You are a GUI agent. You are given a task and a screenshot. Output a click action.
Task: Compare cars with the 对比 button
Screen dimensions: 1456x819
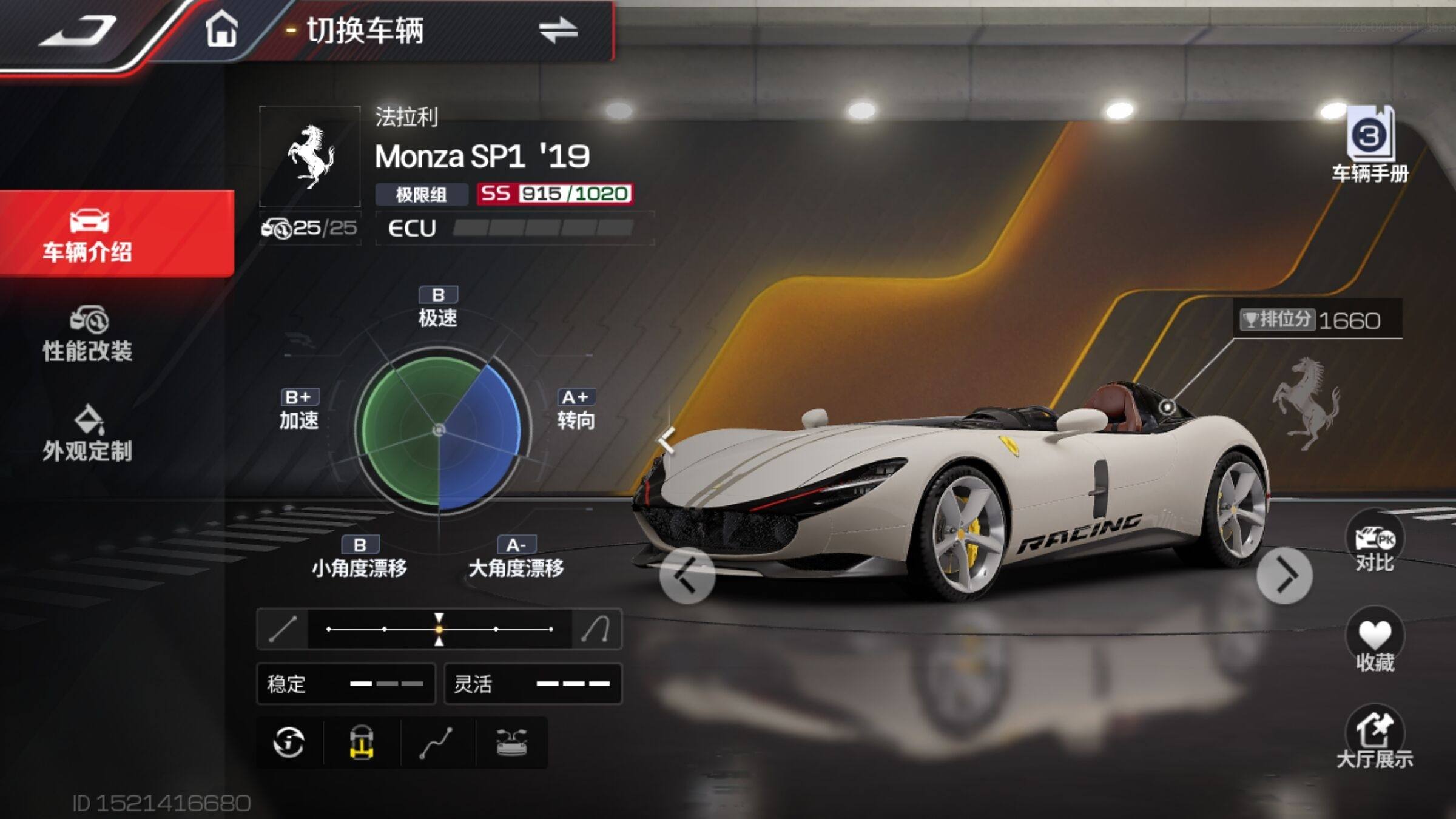tap(1375, 546)
